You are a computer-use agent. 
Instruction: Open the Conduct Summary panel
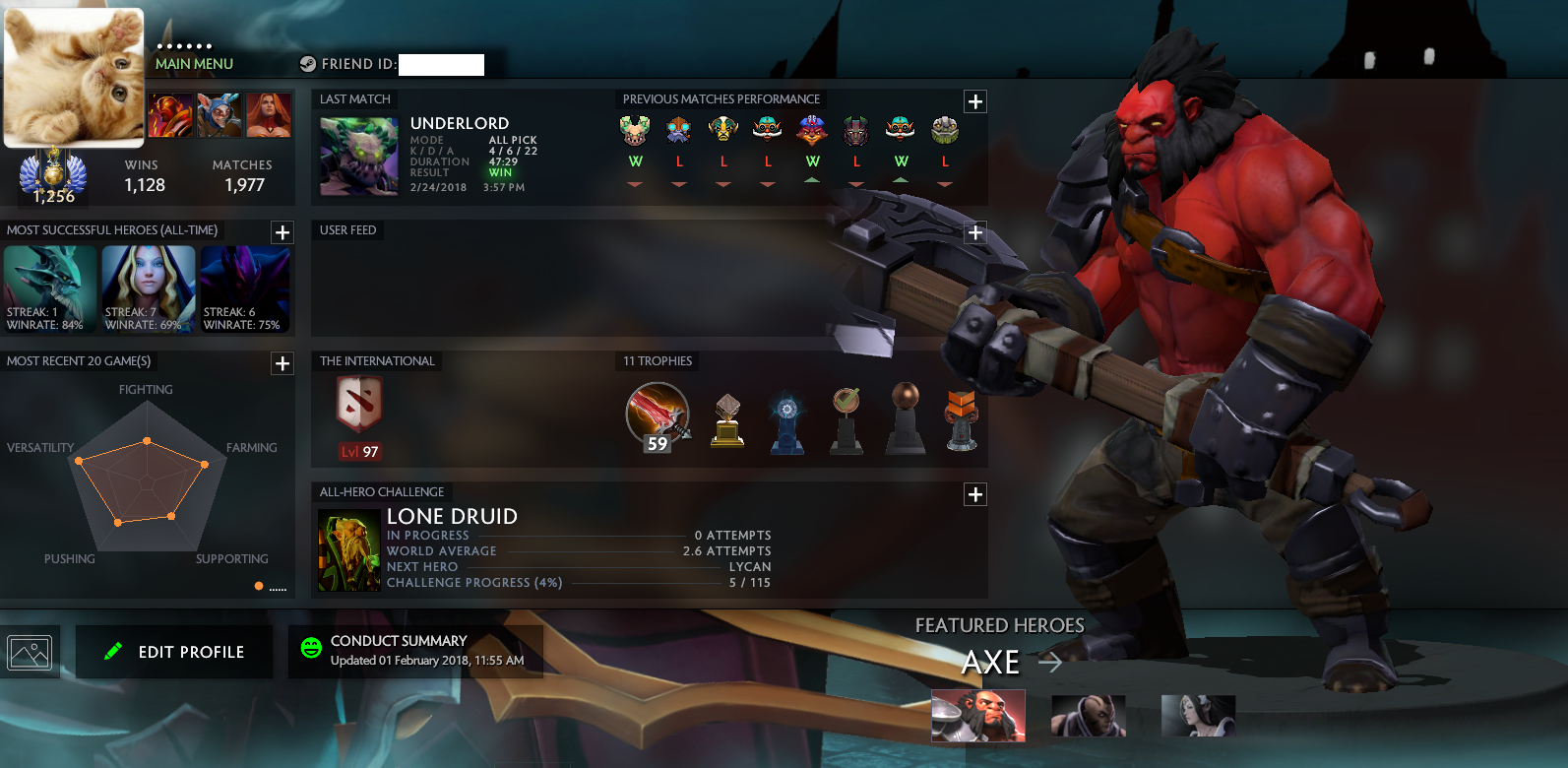point(415,651)
